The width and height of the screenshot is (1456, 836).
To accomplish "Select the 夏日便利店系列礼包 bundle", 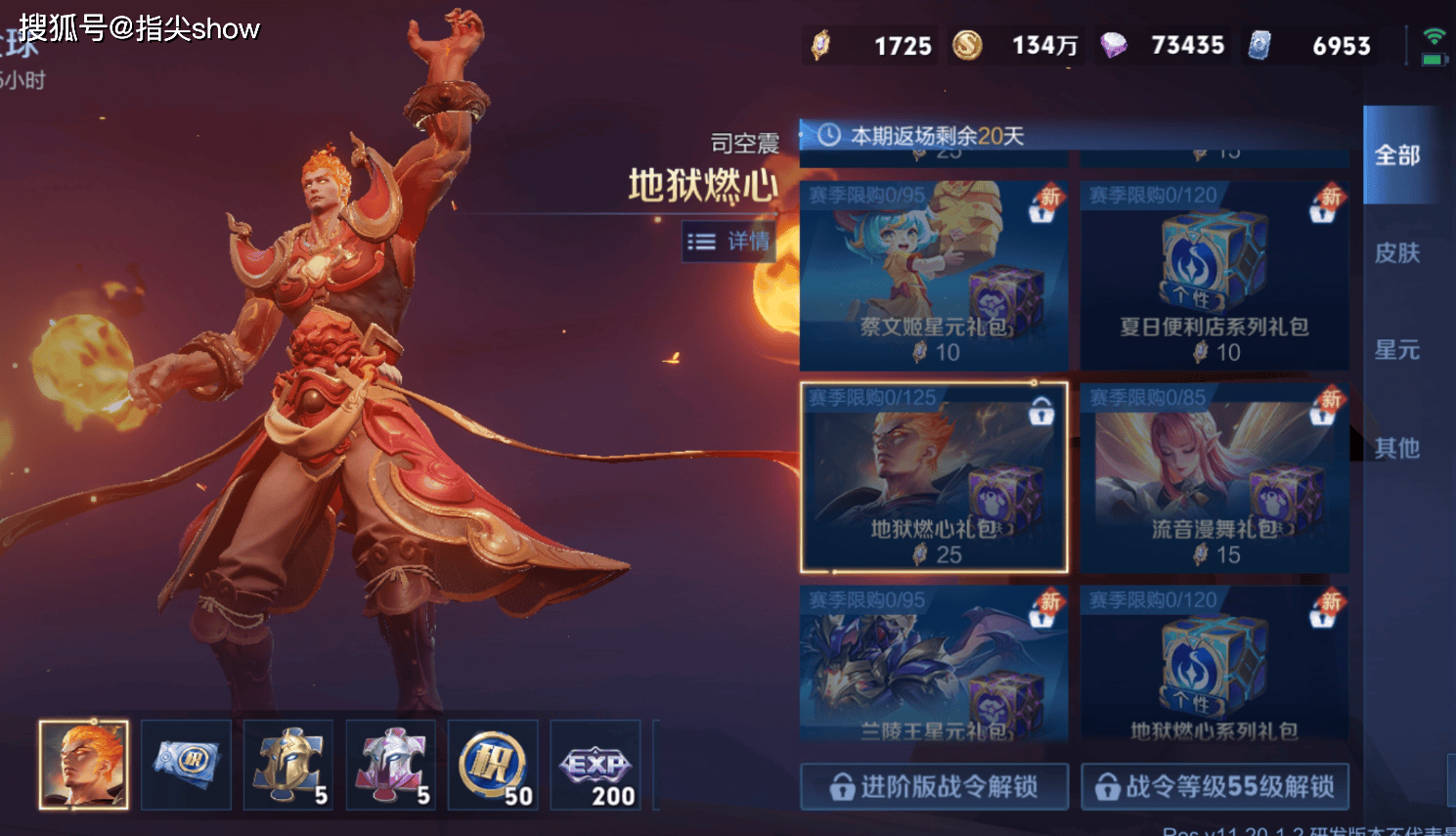I will coord(1213,275).
